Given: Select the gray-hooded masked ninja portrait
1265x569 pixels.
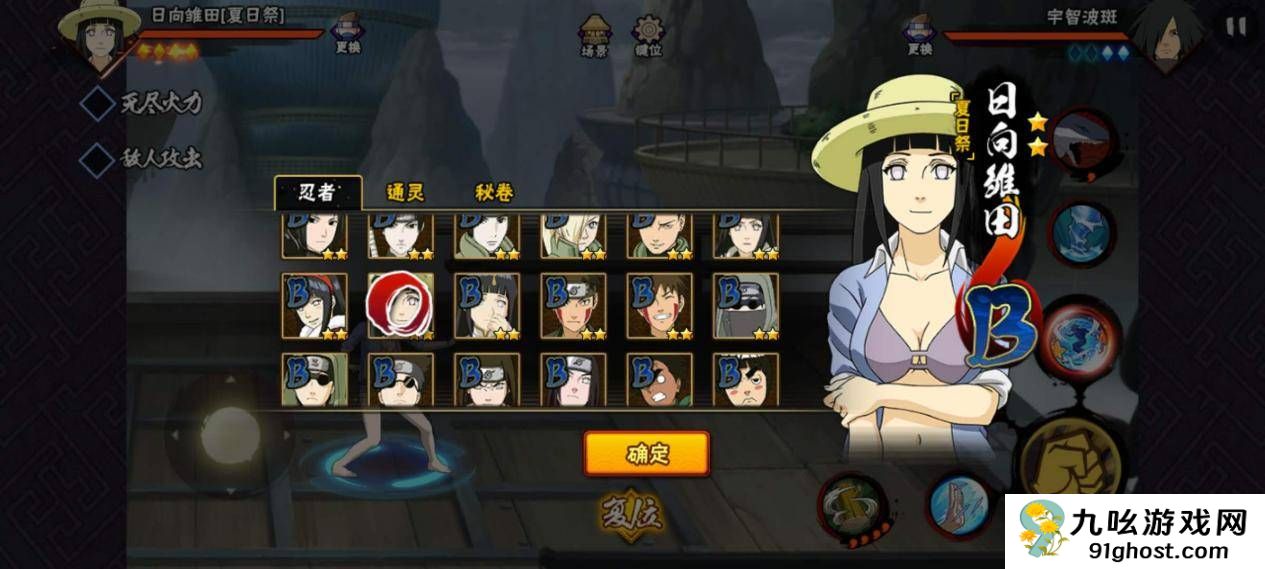Looking at the screenshot, I should click(x=745, y=306).
